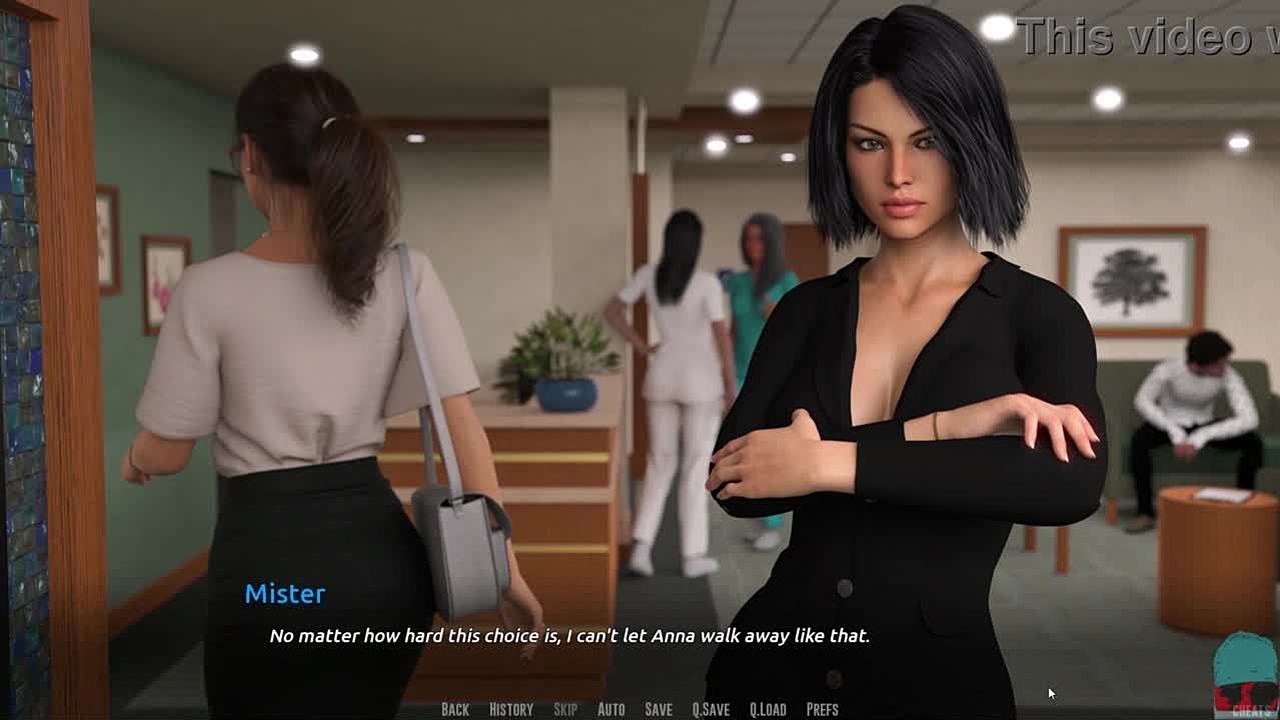
Task: Quick save with Q.Save
Action: click(711, 709)
